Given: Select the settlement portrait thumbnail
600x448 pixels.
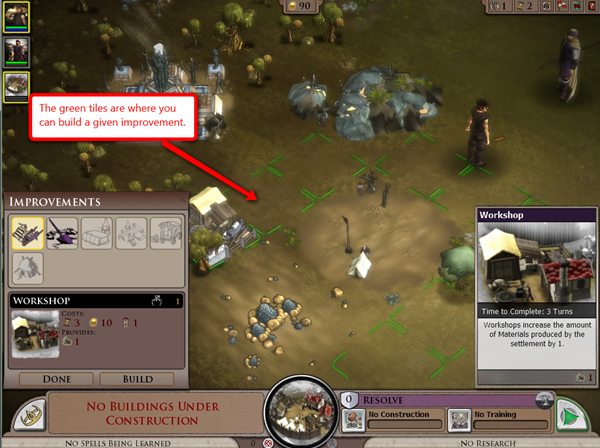Looking at the screenshot, I should [16, 87].
